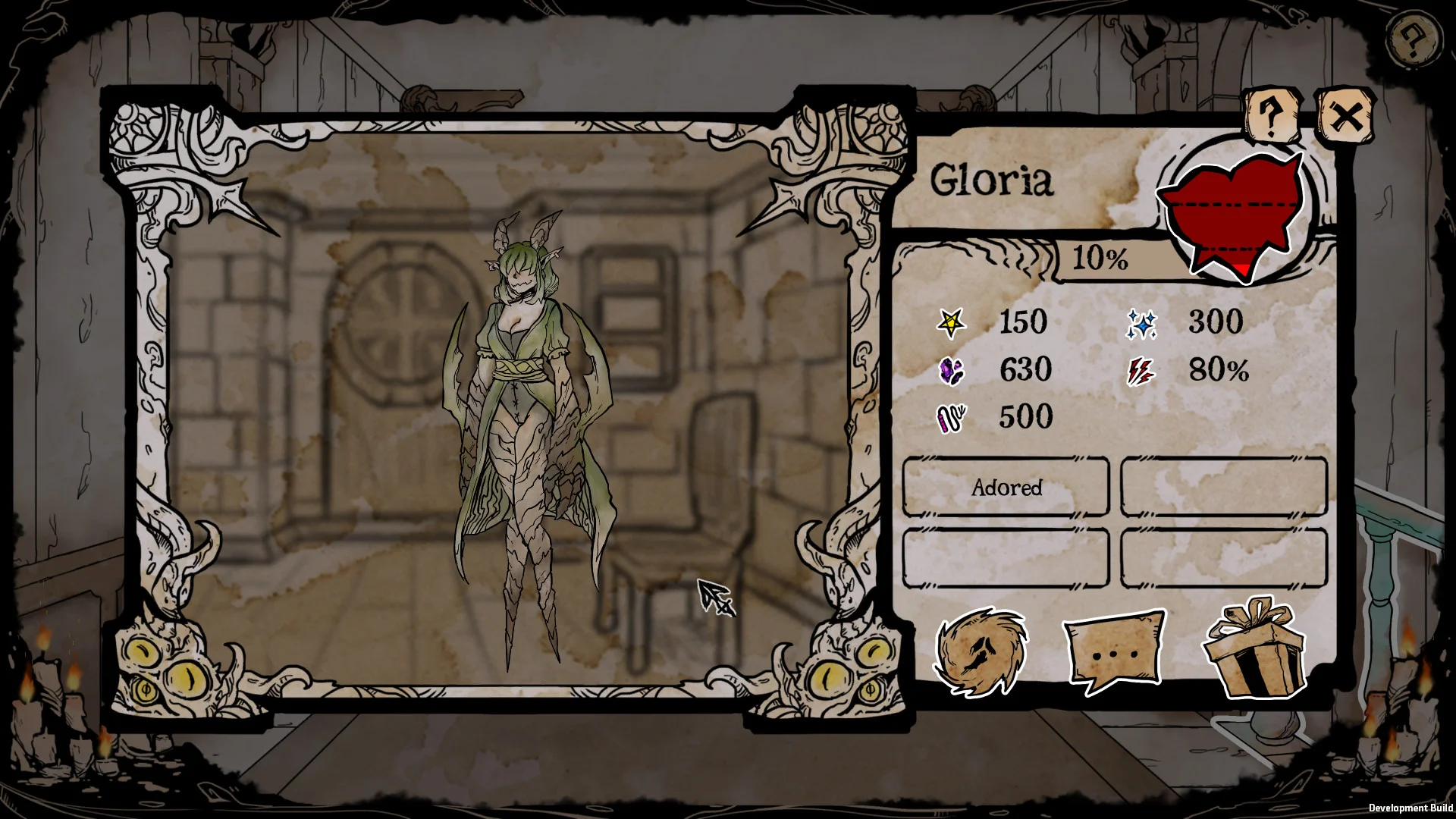Screen dimensions: 1456x819
Task: Open the panel's question mark help button
Action: [x=1272, y=115]
